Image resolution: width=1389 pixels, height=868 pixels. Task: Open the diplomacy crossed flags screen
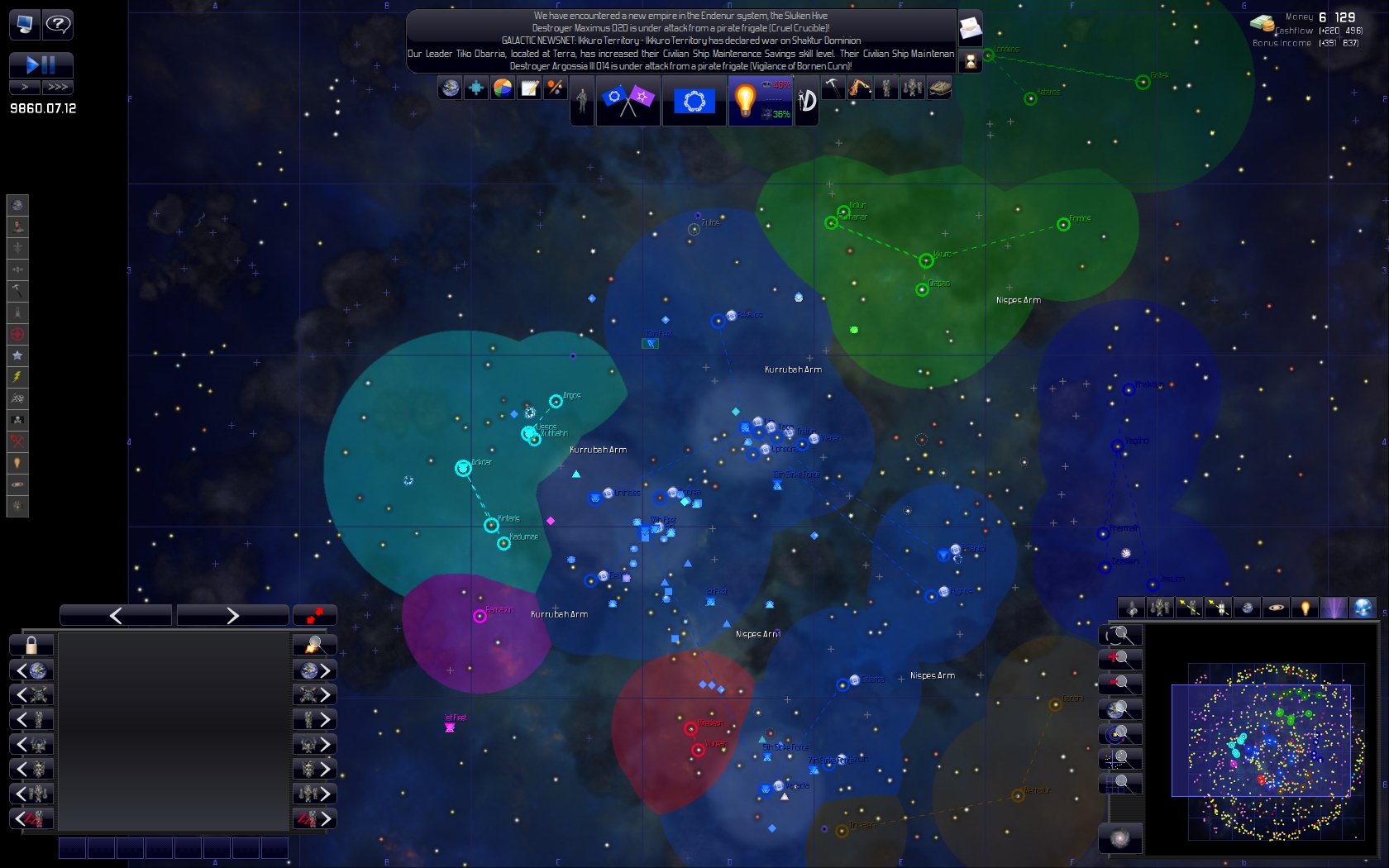628,101
